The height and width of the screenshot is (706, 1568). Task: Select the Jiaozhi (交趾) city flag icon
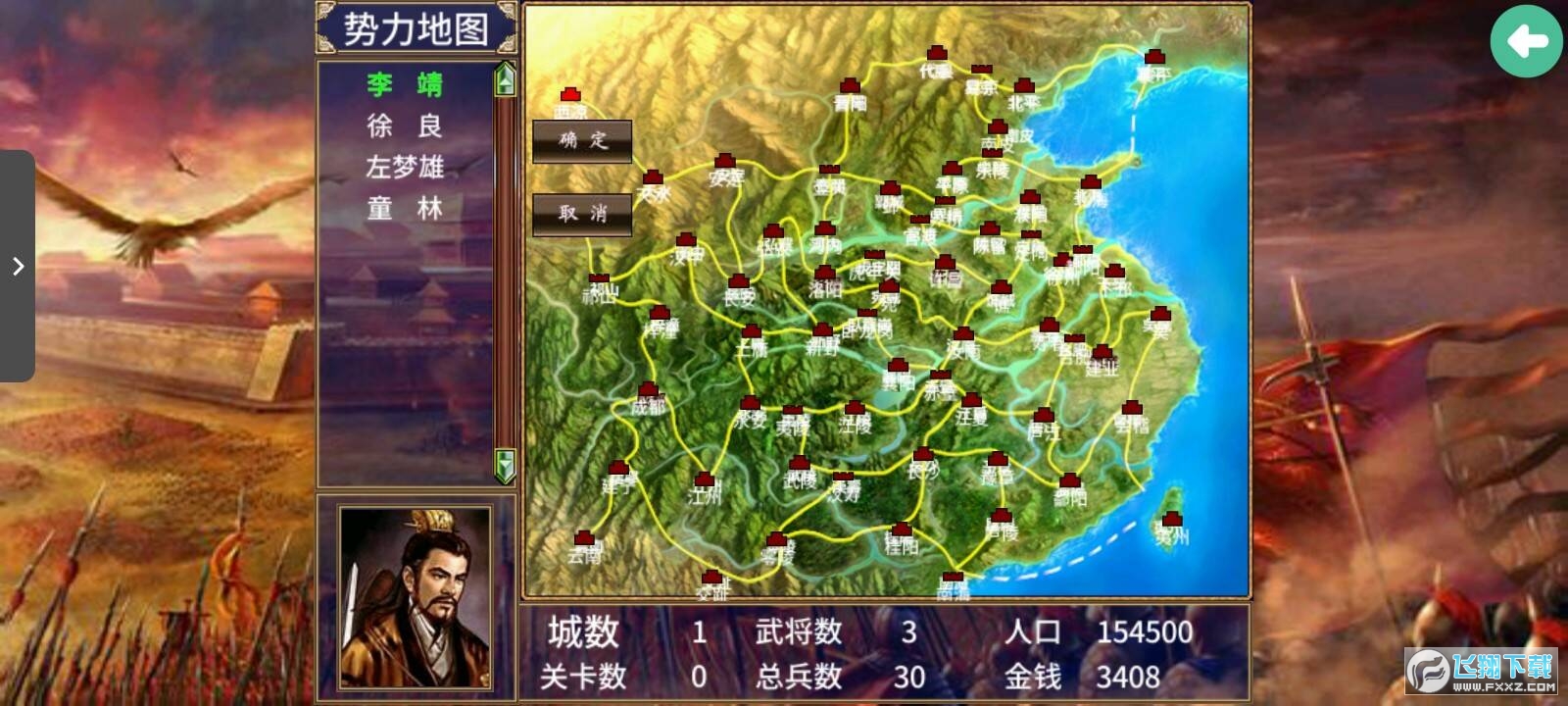712,576
